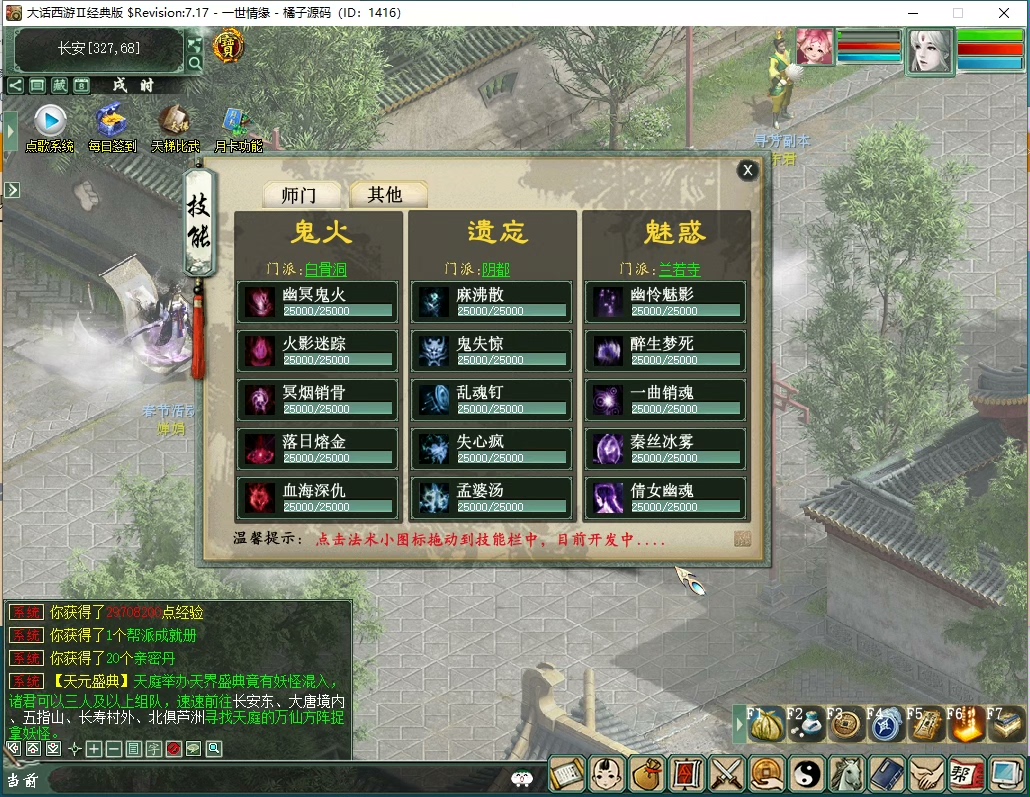Open the yin-yang menu in bottom toolbar
Image resolution: width=1030 pixels, height=797 pixels.
tap(806, 773)
